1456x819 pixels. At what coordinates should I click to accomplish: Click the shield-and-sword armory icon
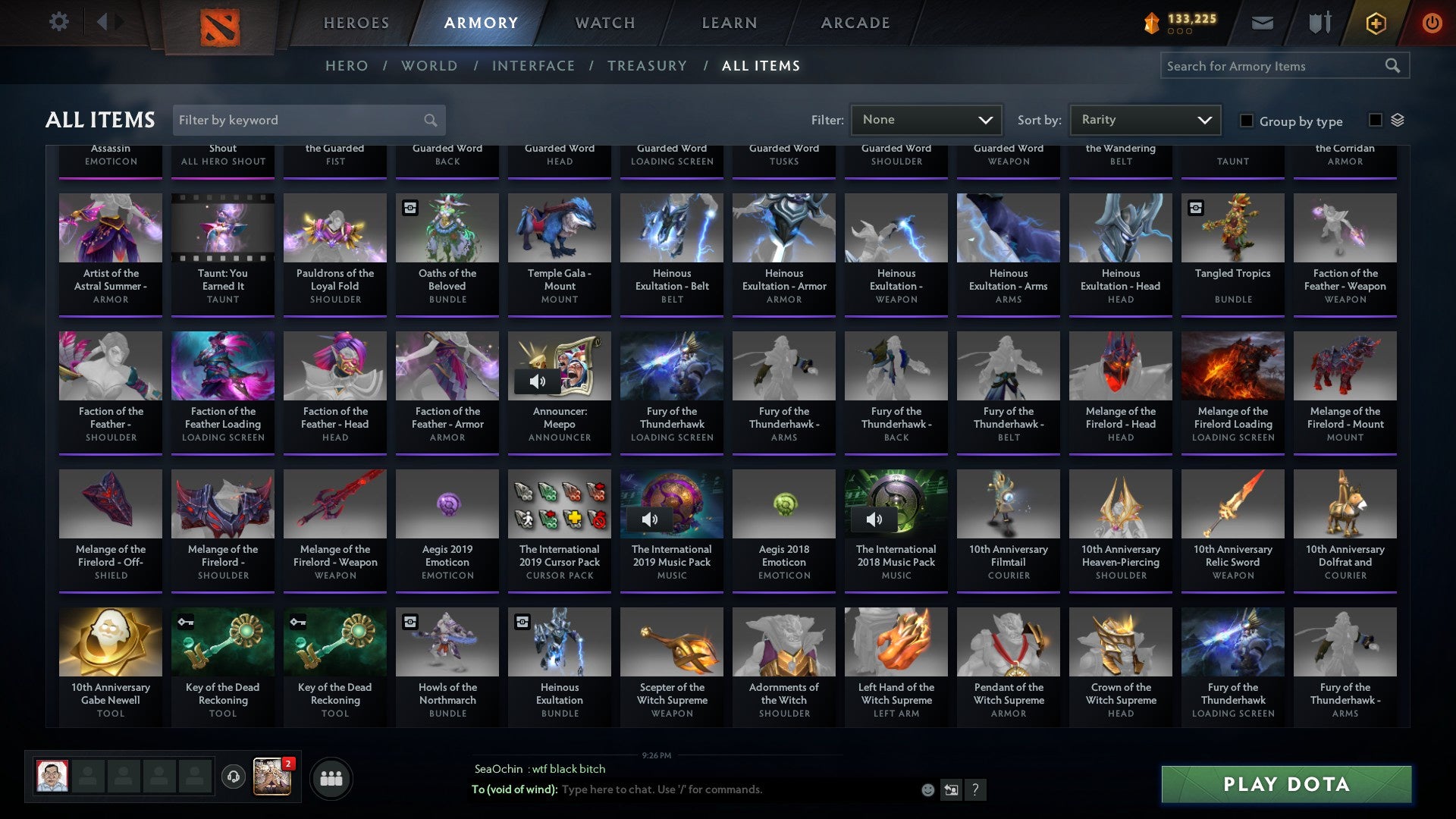pos(1319,22)
